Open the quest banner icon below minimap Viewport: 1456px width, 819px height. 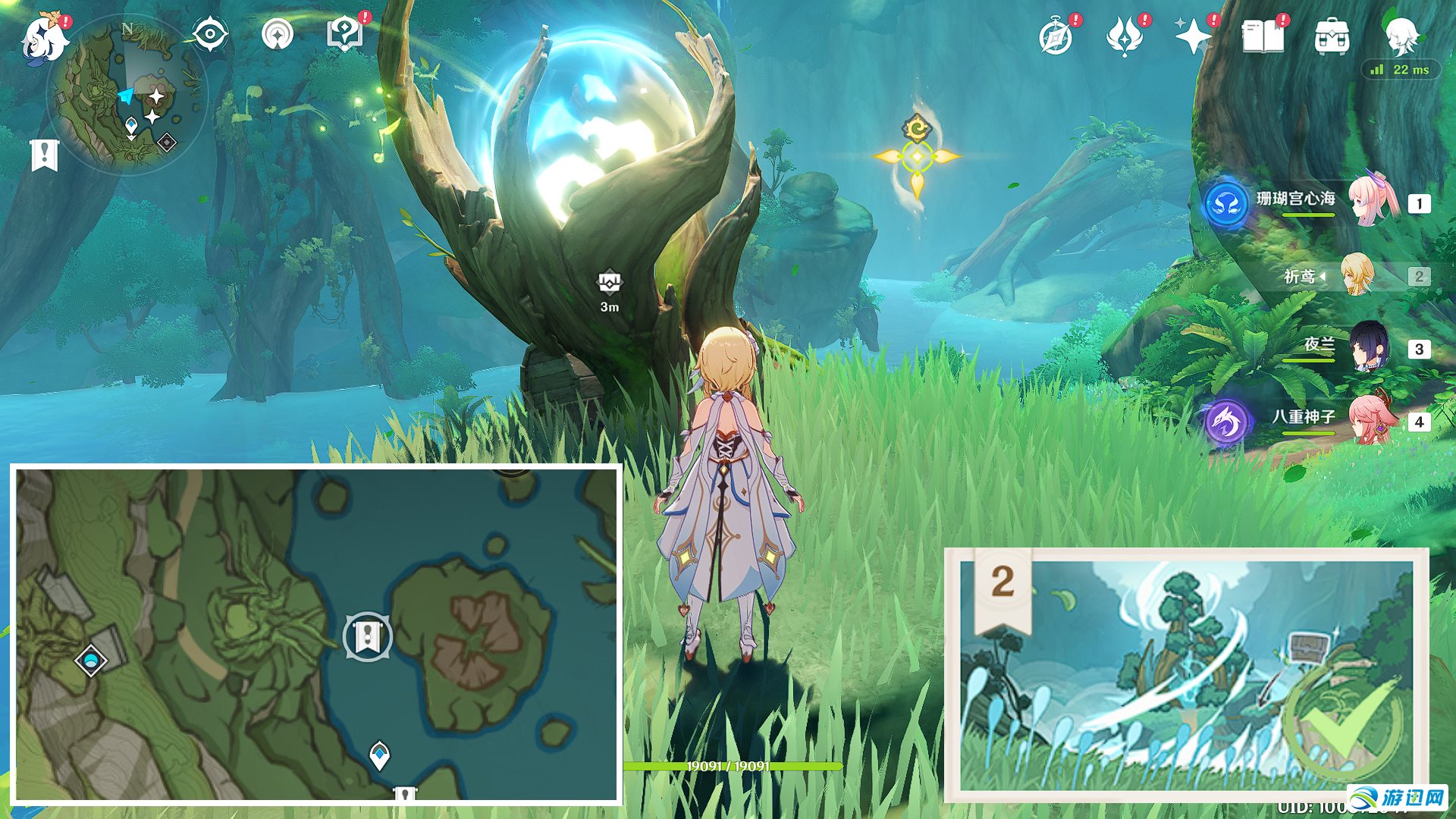pos(44,155)
